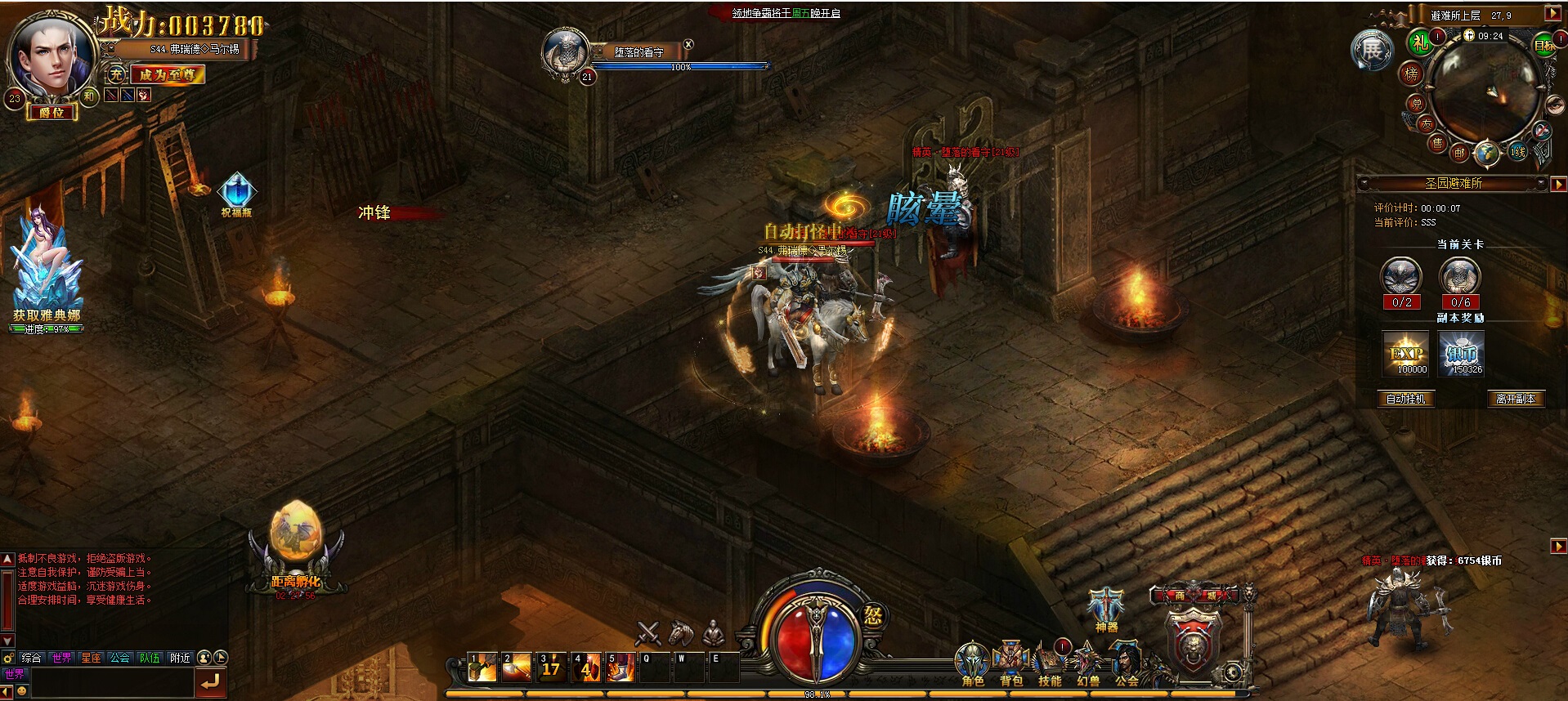Switch chat to the 队伍 team tab
The image size is (1568, 701).
150,658
